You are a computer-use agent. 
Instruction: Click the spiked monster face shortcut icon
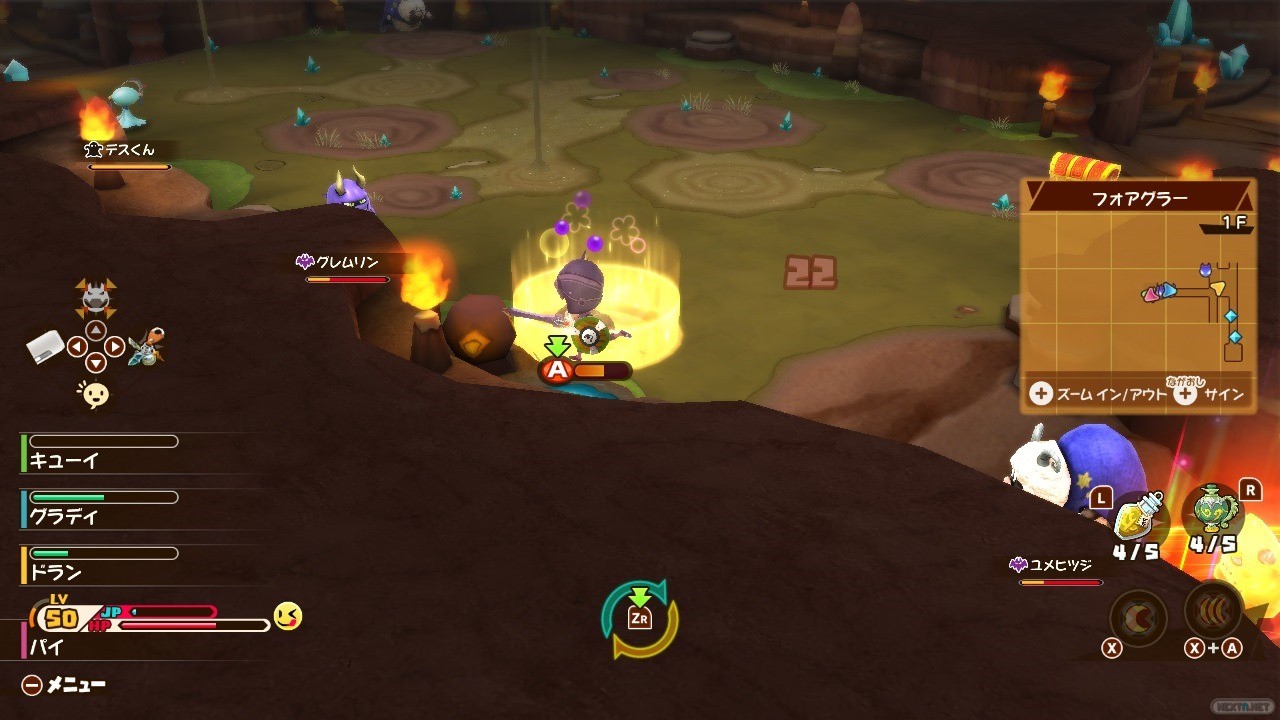pyautogui.click(x=95, y=296)
